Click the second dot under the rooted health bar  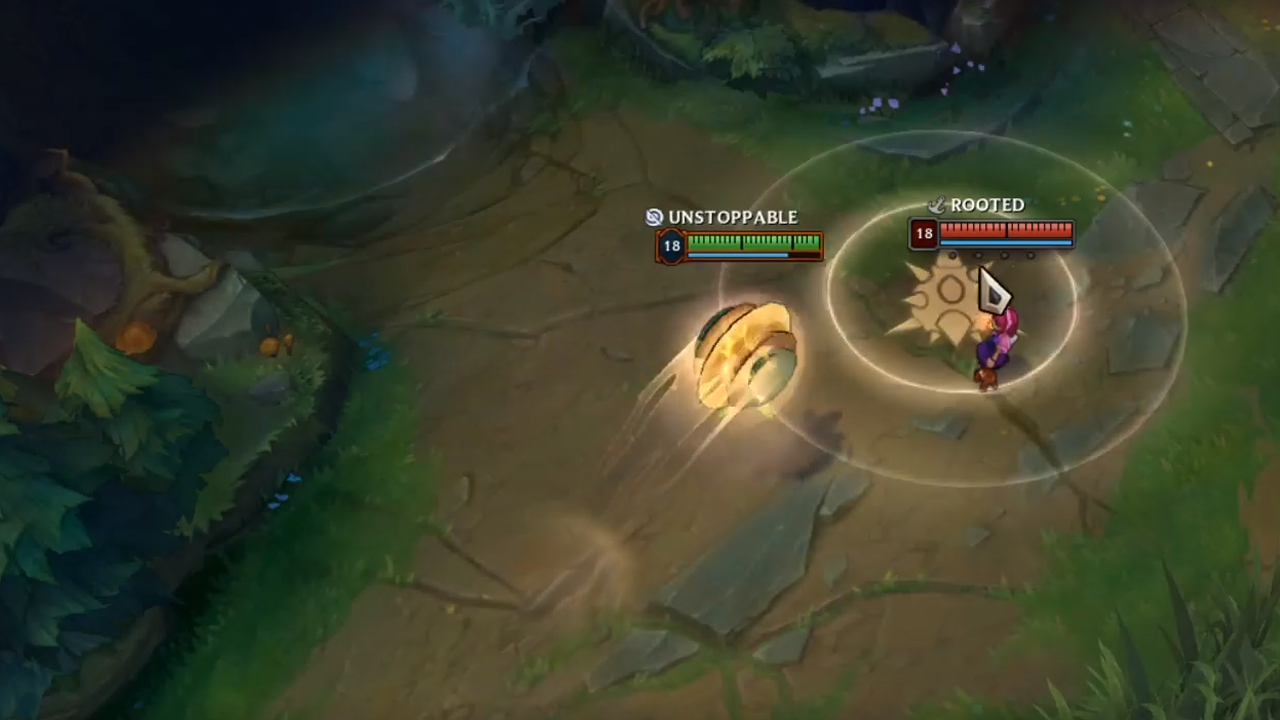click(978, 255)
